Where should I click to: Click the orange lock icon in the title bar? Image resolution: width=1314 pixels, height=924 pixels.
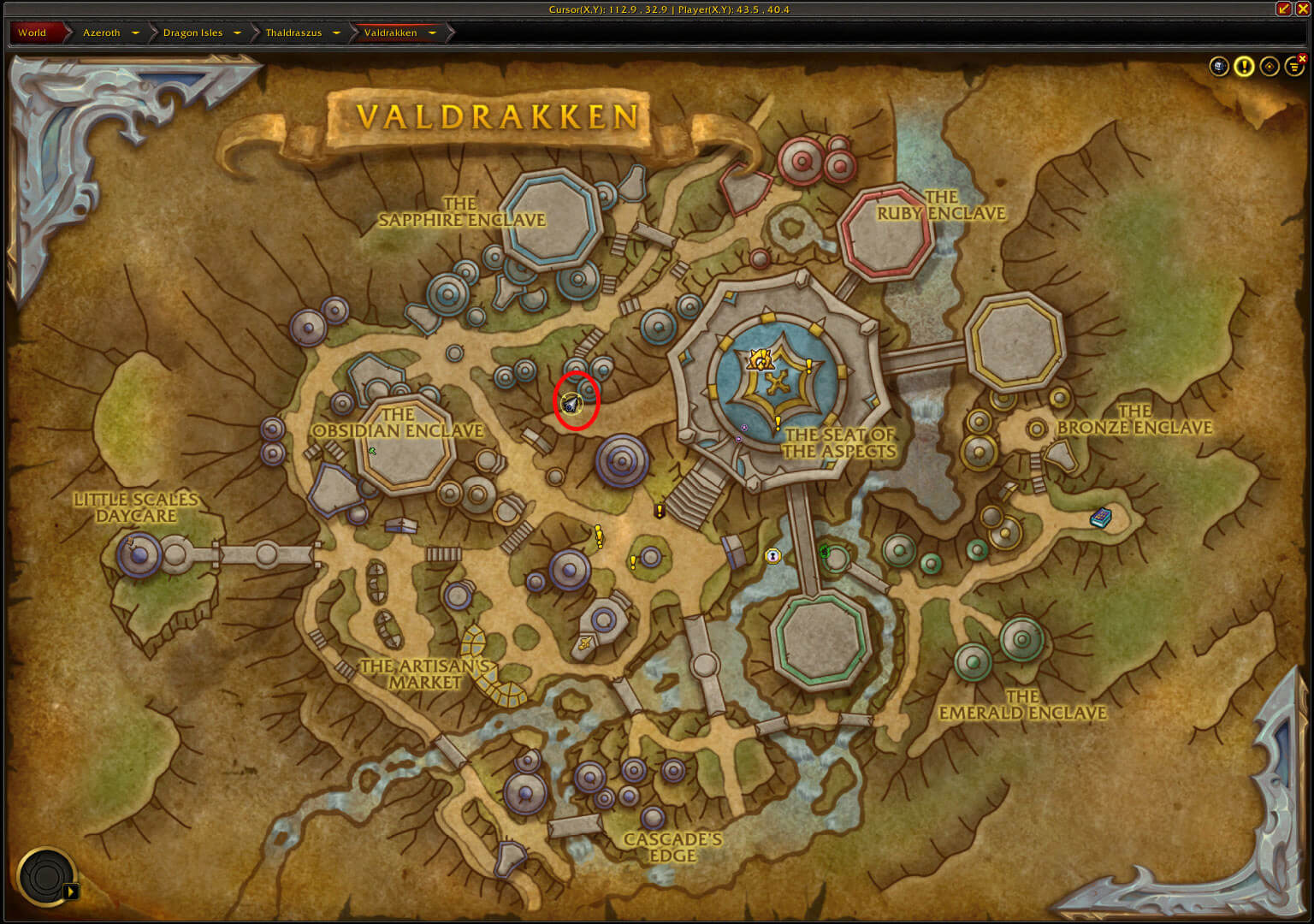pos(1284,9)
